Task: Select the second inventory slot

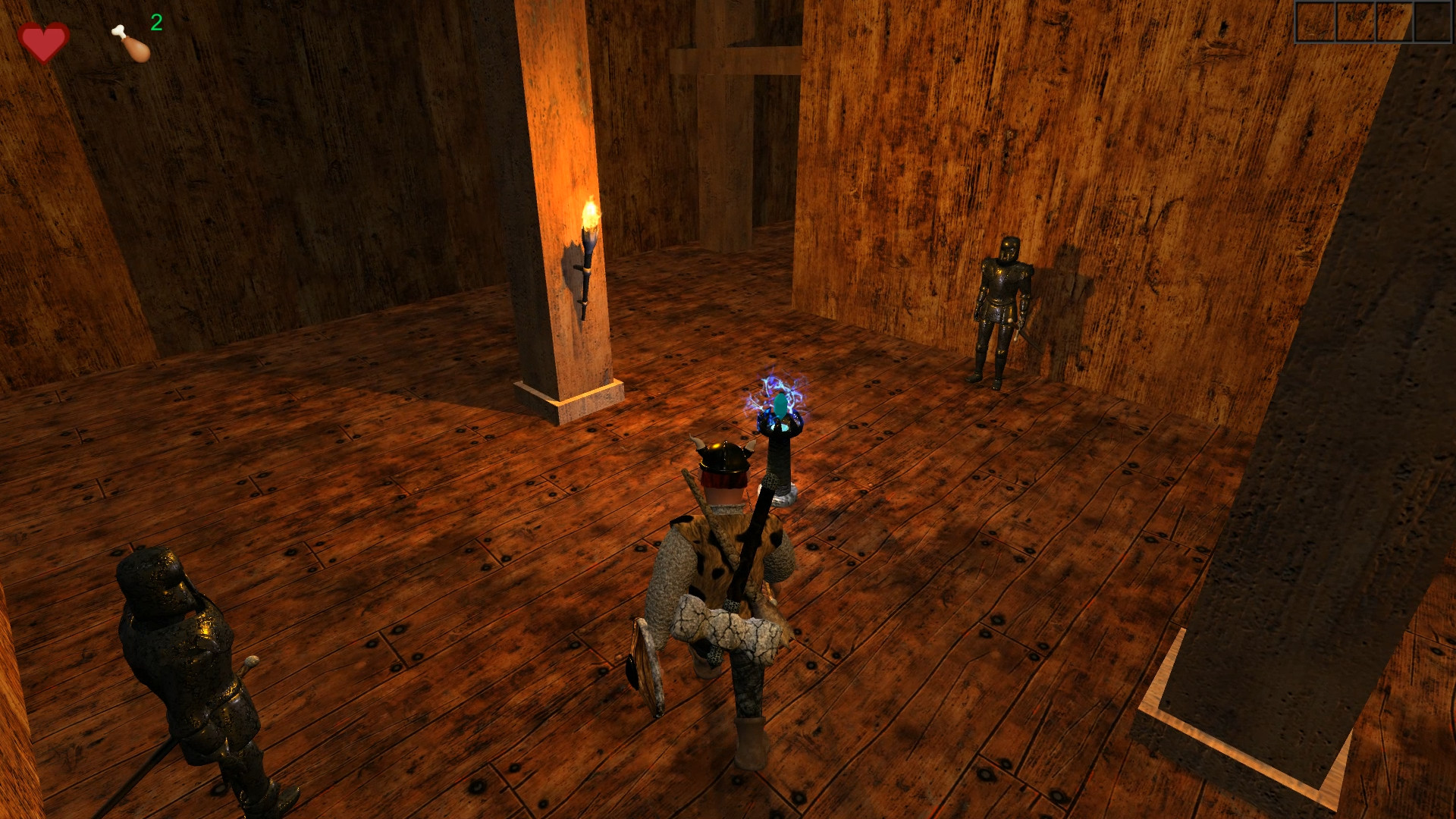Action: 1354,22
